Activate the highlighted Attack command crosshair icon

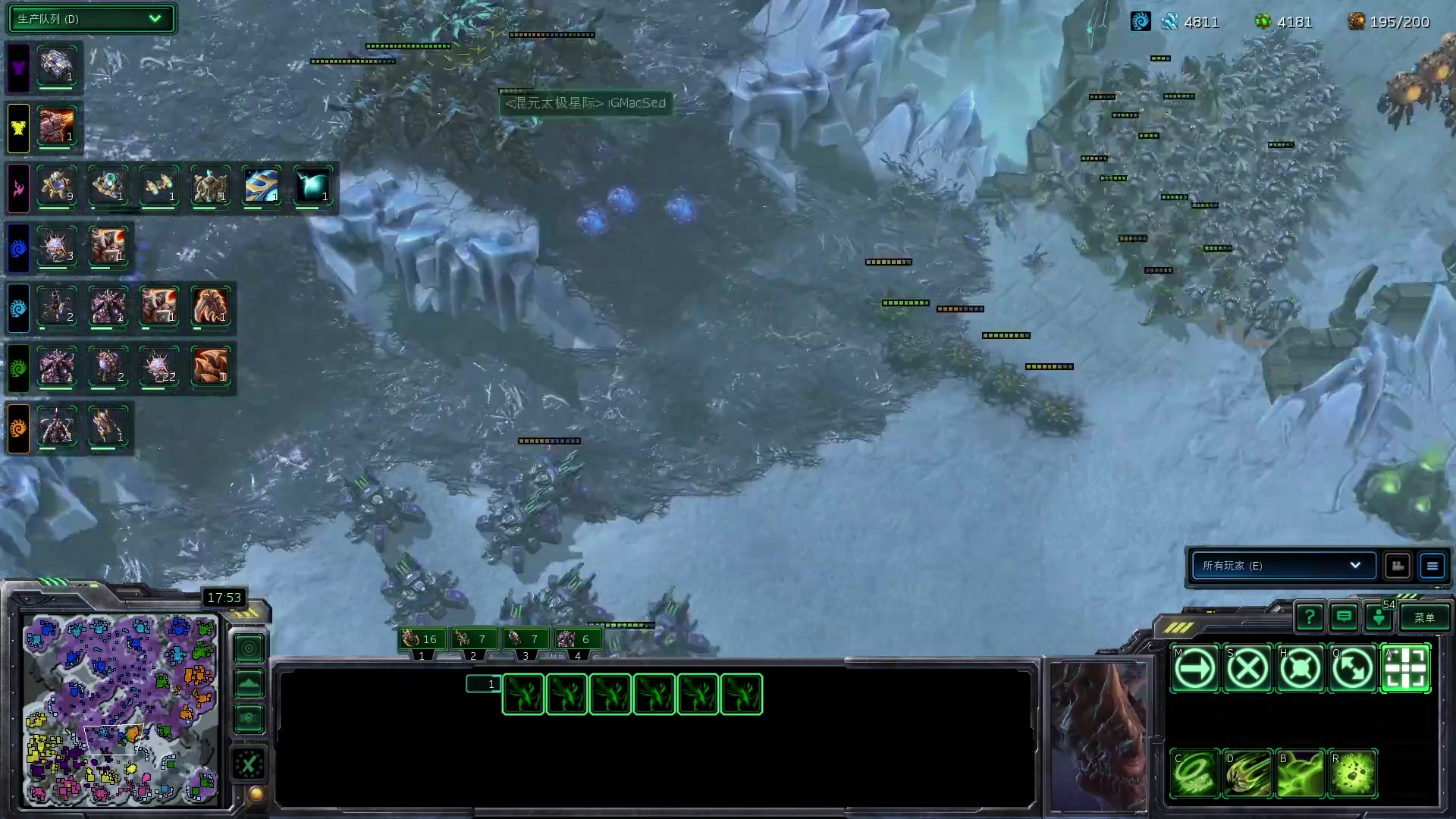1406,669
